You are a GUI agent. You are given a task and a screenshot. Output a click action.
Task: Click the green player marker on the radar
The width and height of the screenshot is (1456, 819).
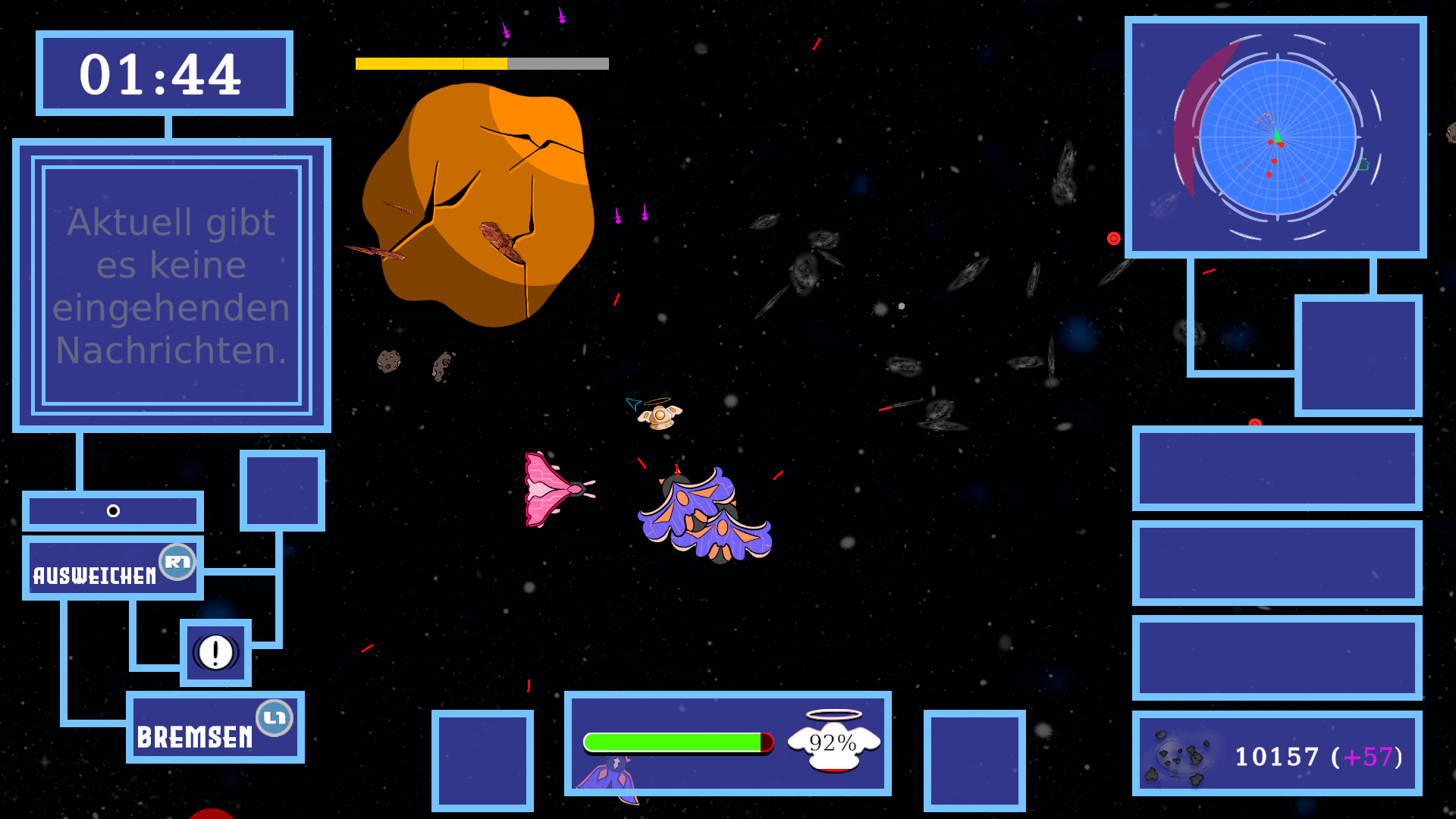point(1278,135)
